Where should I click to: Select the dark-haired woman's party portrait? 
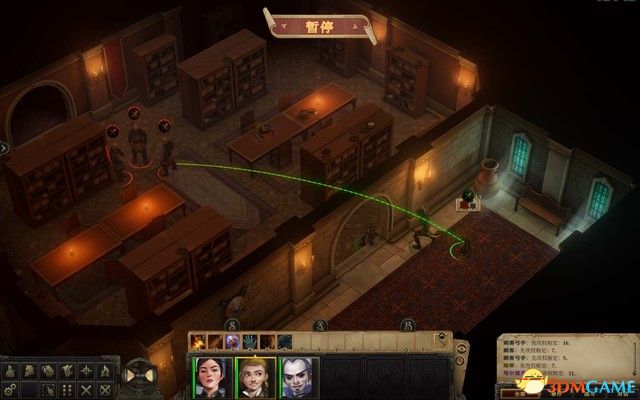[x=212, y=377]
